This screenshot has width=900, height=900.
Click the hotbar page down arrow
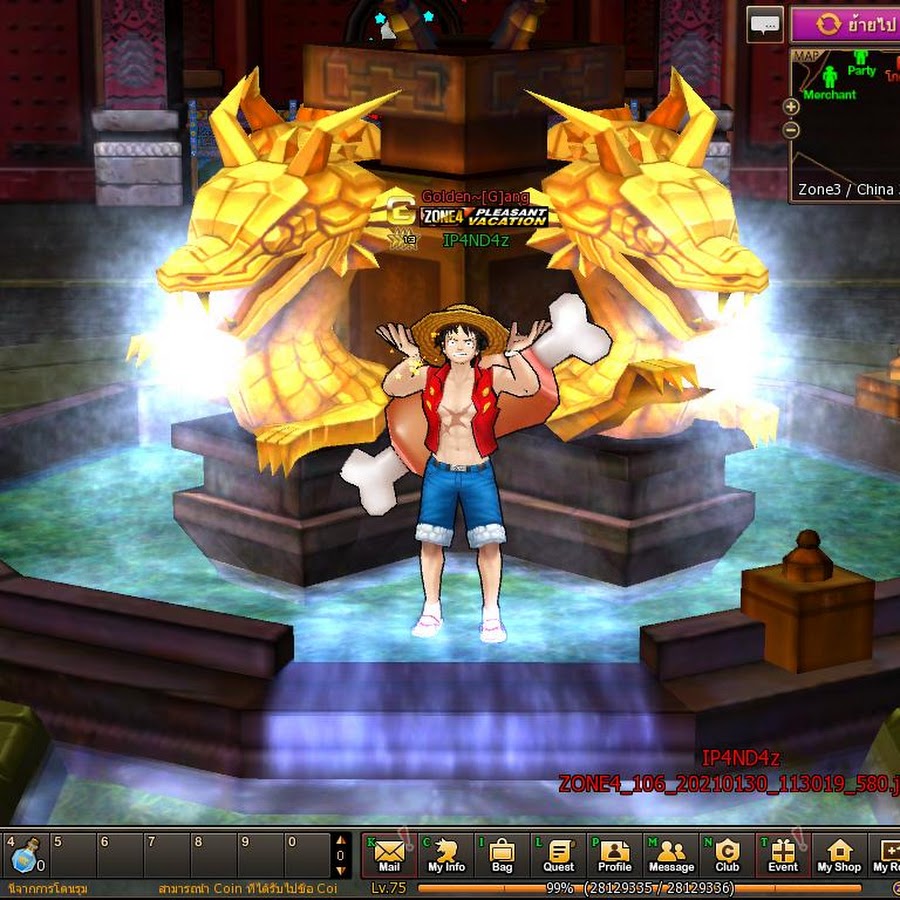click(x=341, y=871)
